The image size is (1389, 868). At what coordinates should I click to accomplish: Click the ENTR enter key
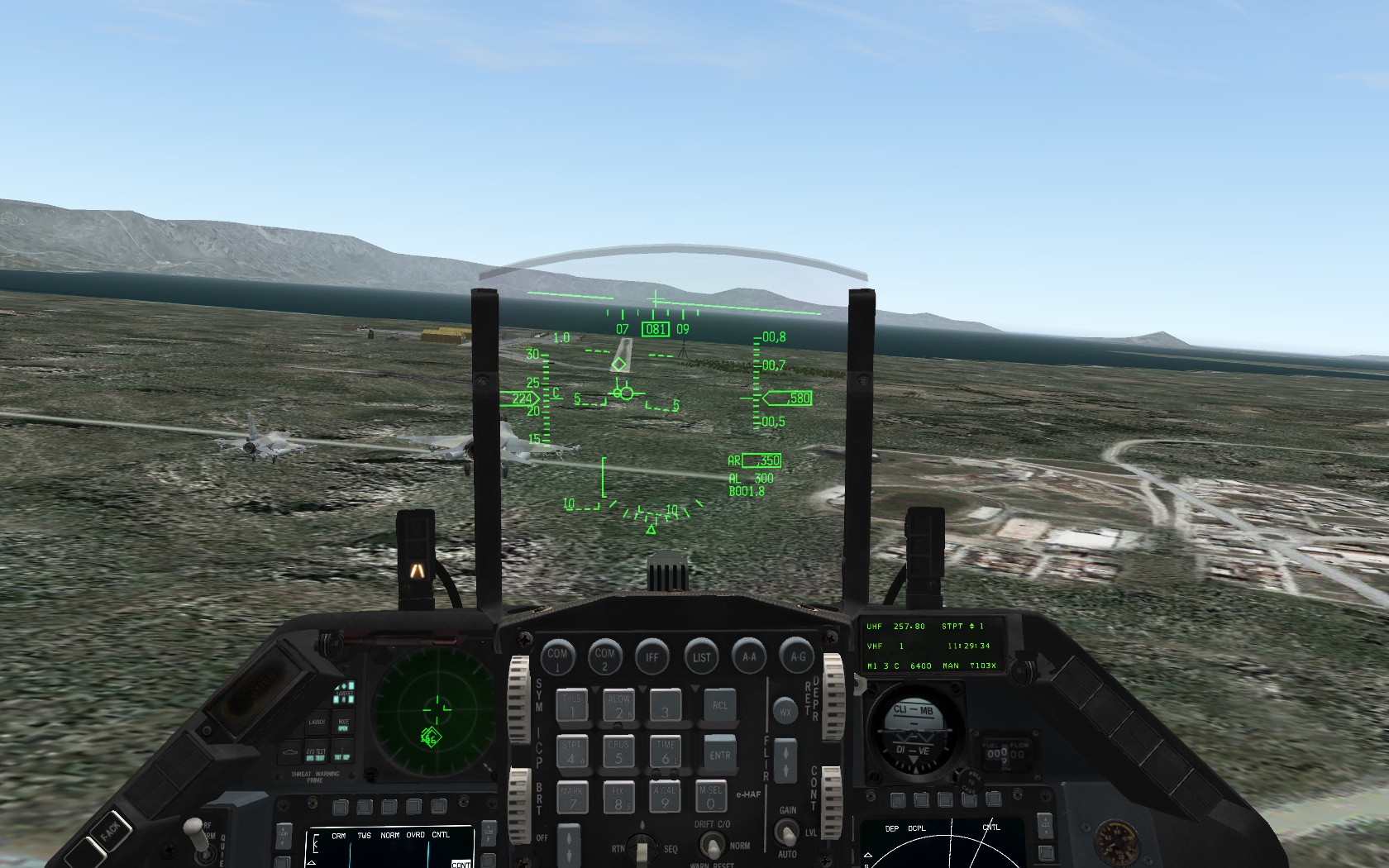(x=719, y=753)
